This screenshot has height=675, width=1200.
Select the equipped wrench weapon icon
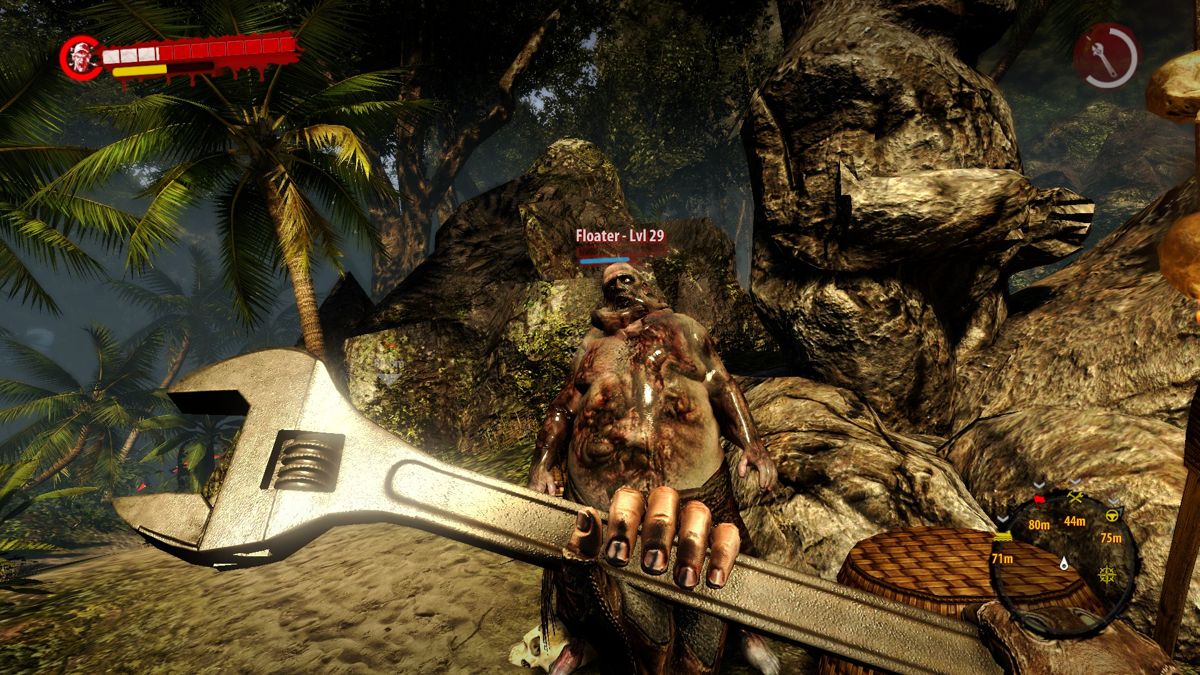coord(1106,55)
